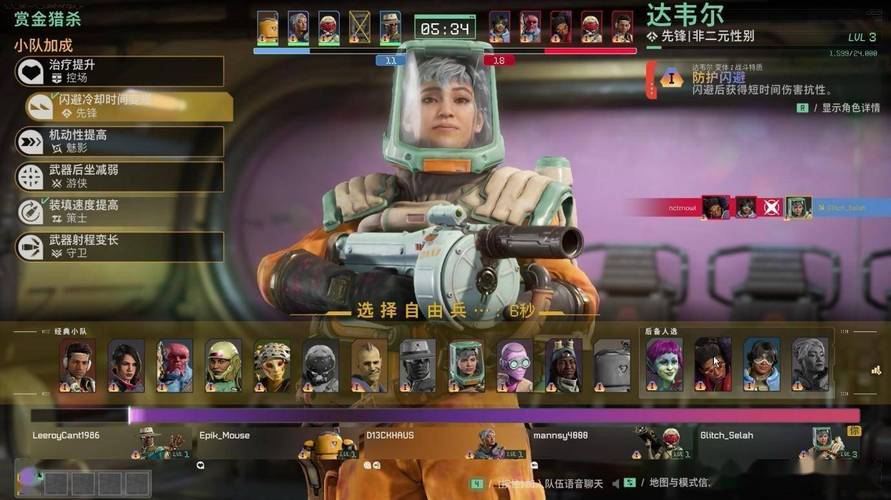Screen dimensions: 891x500
Task: Pick the dark-haired man in the first roster slot
Action: [x=77, y=365]
